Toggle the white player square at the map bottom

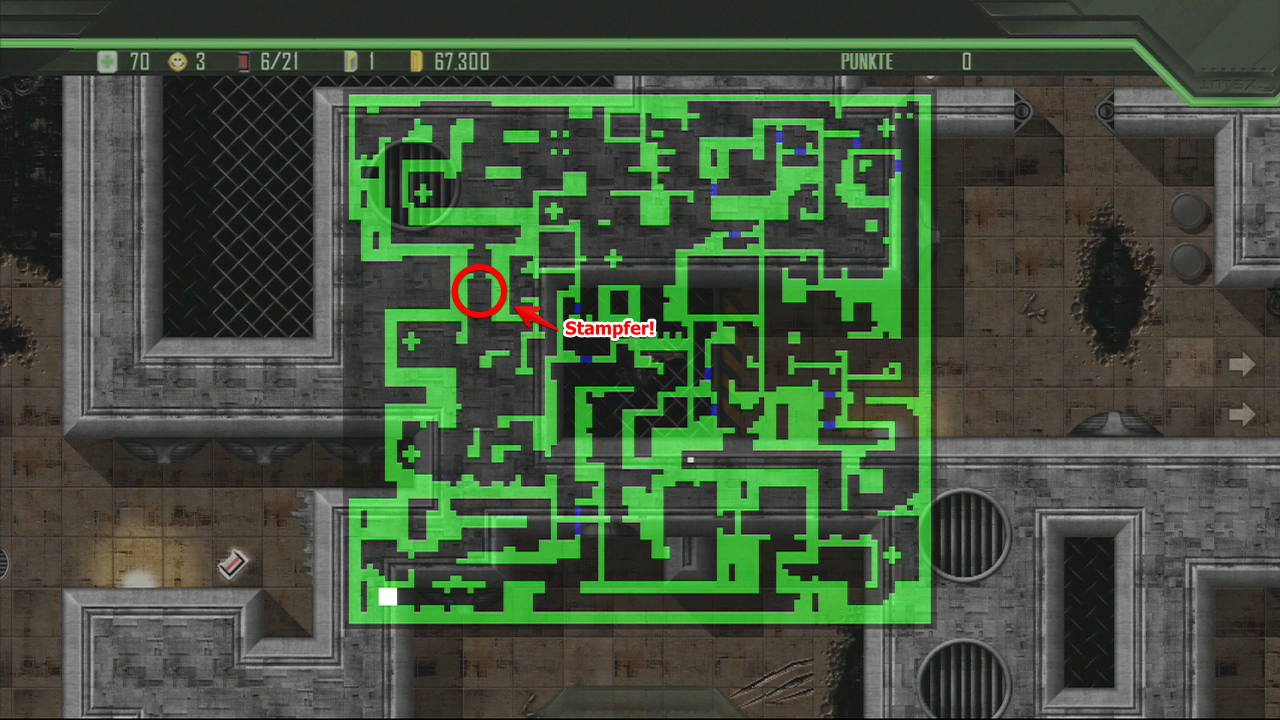pyautogui.click(x=386, y=596)
